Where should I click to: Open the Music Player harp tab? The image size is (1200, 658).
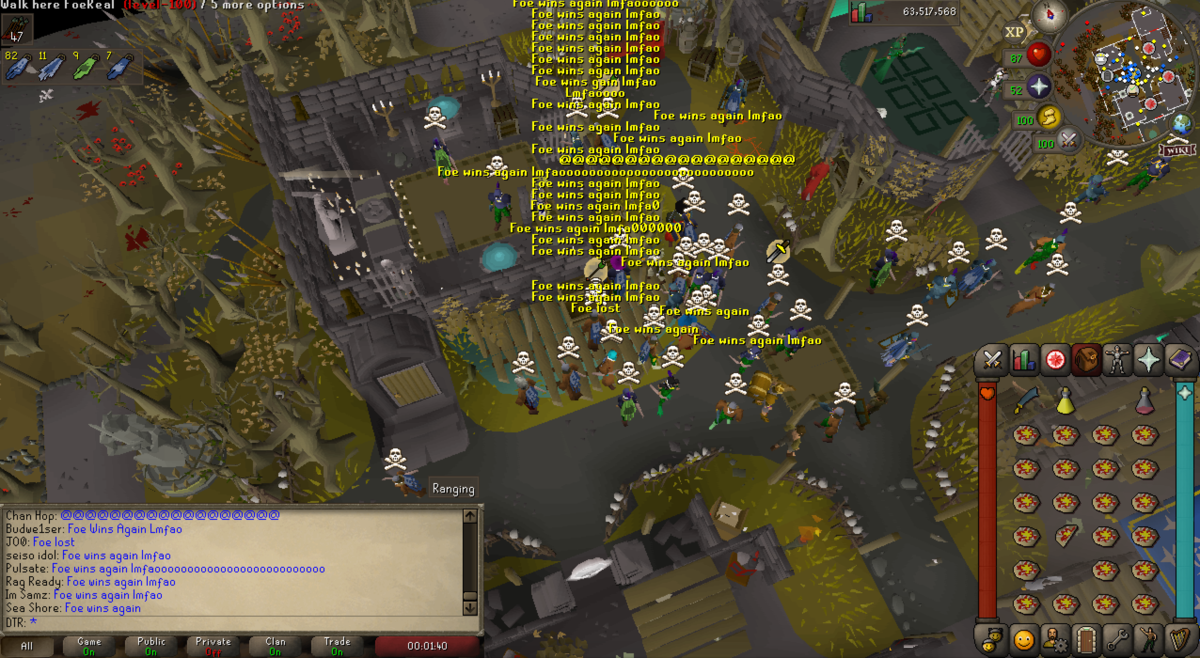[1180, 638]
